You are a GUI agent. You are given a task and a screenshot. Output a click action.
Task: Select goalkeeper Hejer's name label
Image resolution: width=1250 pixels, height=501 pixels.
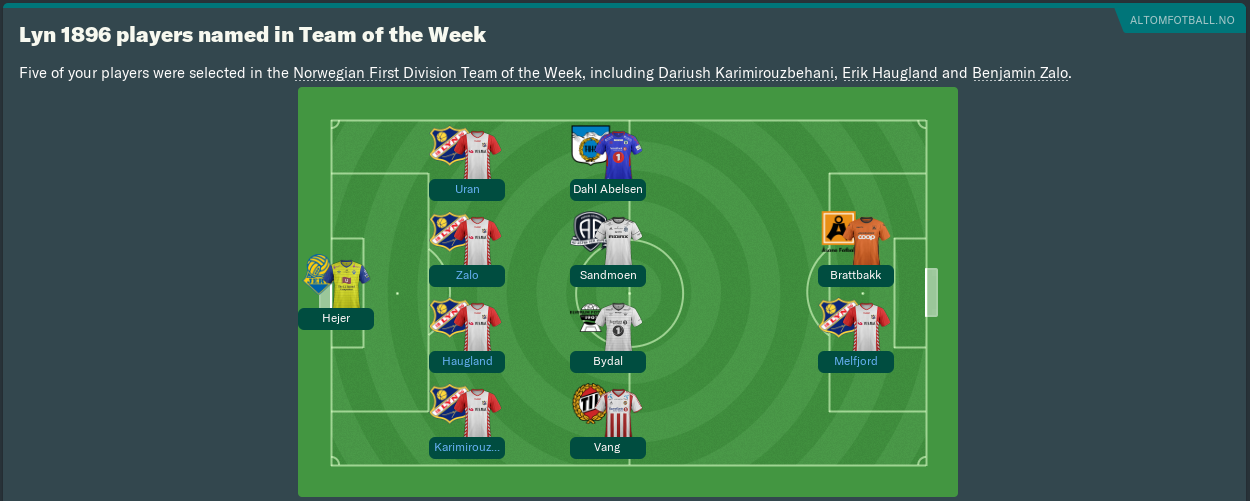tap(336, 319)
